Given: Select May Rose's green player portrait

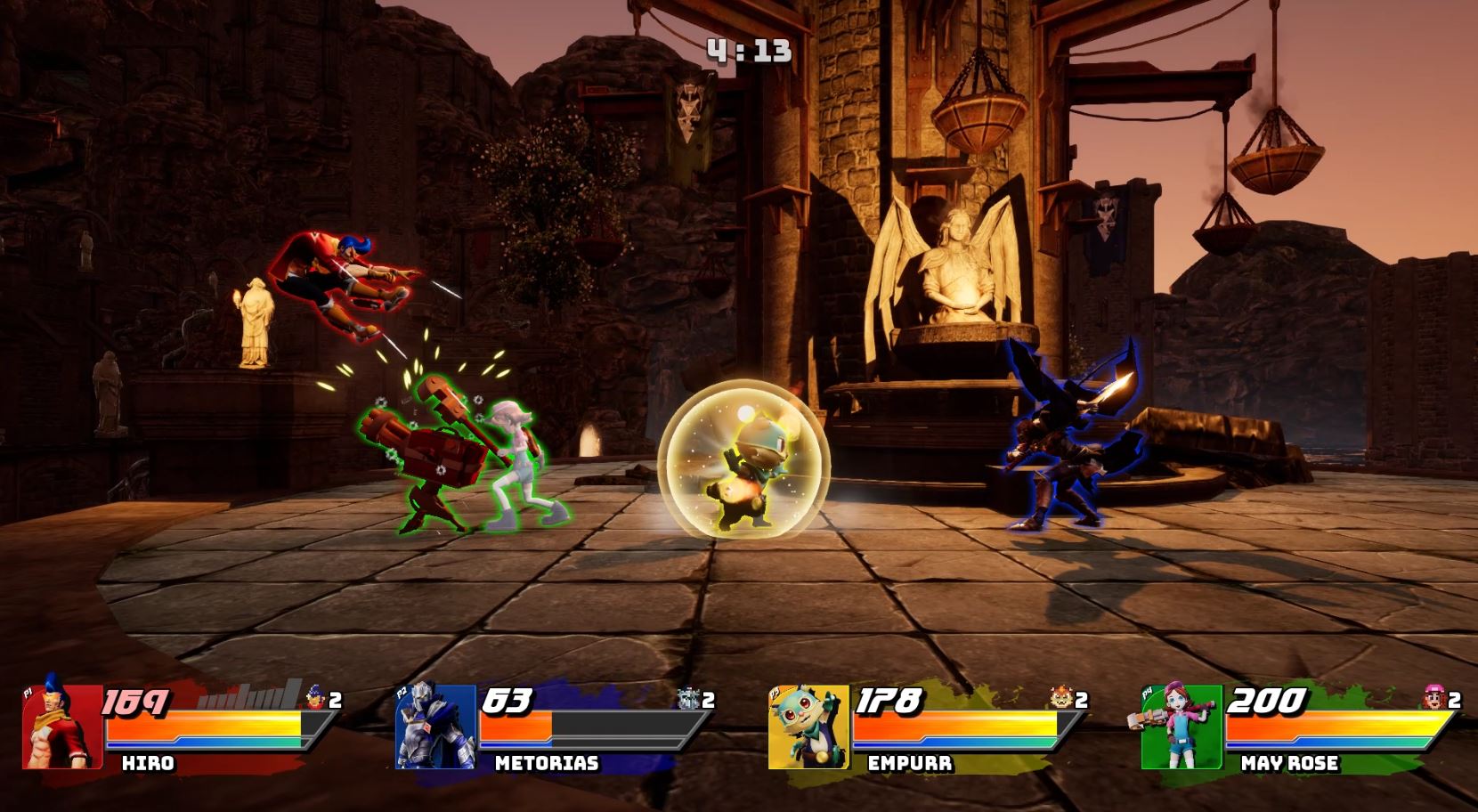Looking at the screenshot, I should 1182,727.
